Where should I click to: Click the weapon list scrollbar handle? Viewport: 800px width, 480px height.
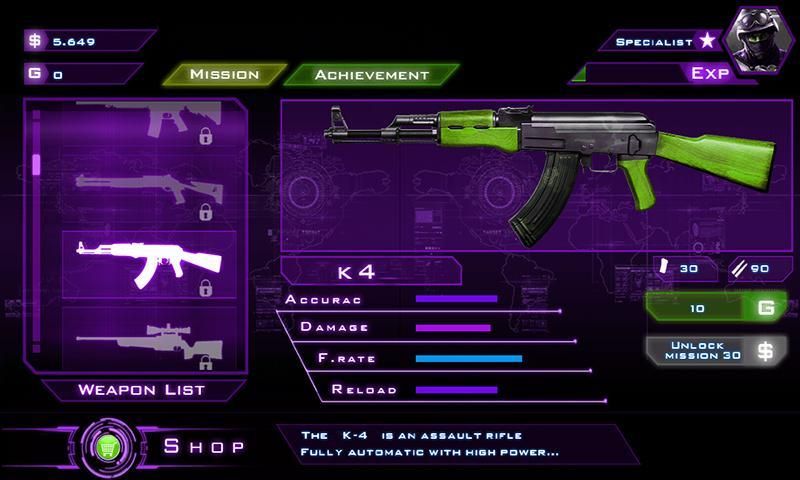point(37,164)
